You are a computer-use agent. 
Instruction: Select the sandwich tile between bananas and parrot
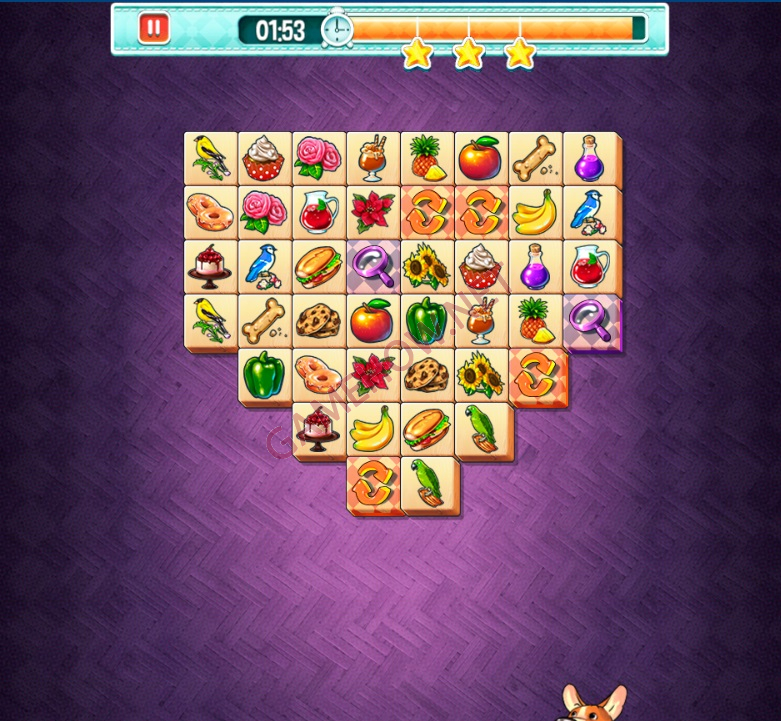pos(427,428)
